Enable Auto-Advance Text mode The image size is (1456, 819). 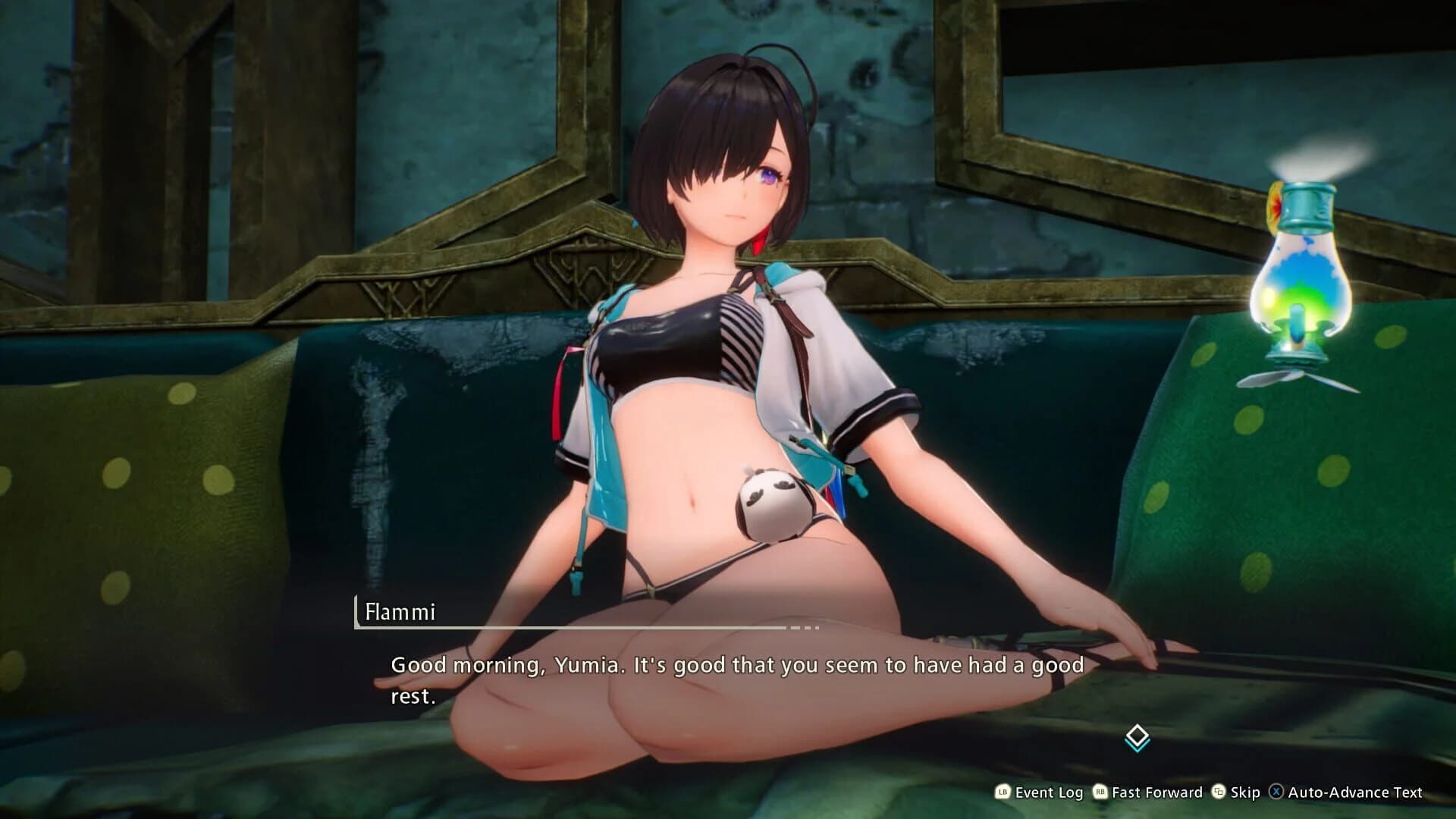[1355, 792]
